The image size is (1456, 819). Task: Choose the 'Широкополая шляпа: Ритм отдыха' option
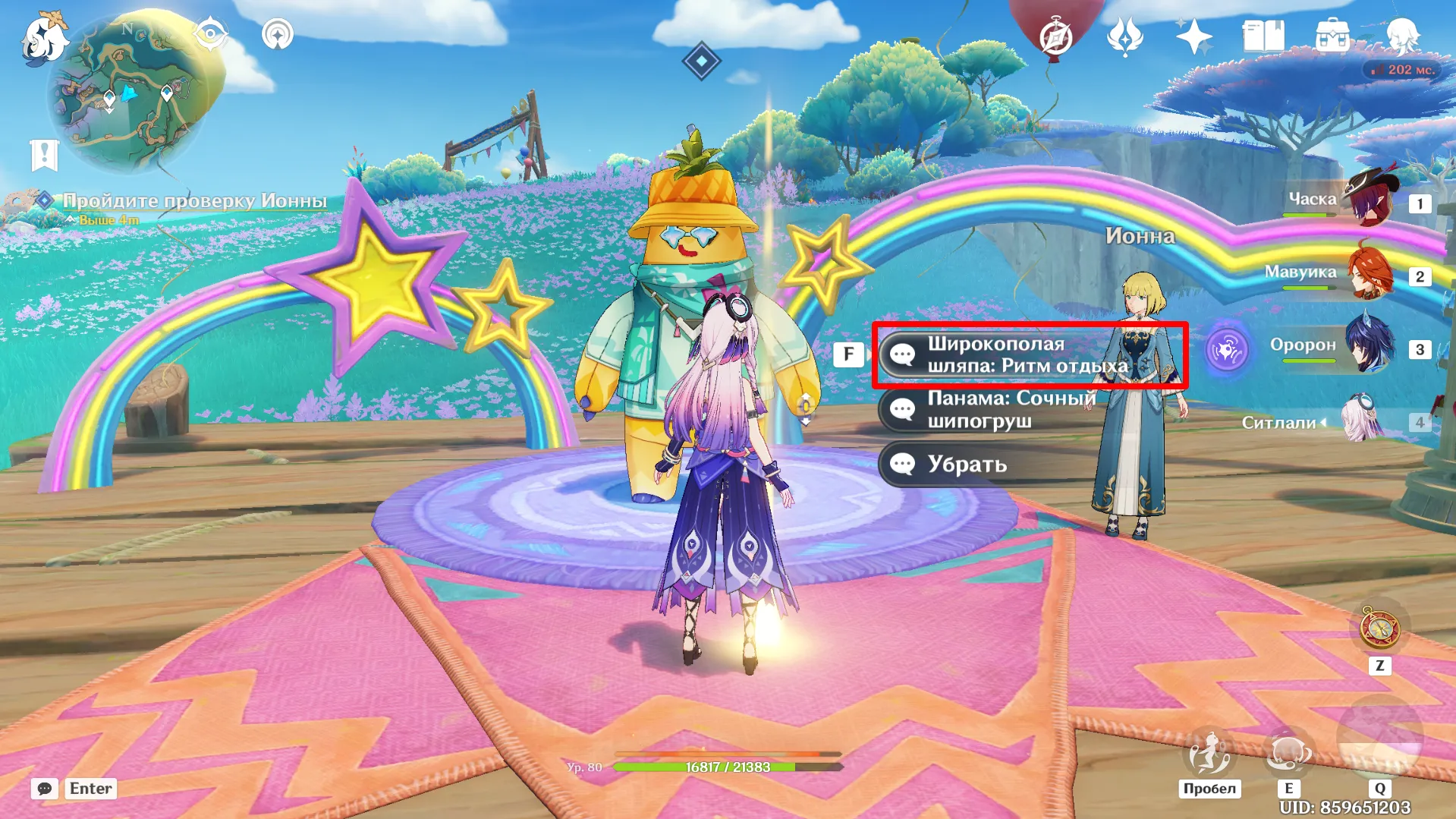1028,355
